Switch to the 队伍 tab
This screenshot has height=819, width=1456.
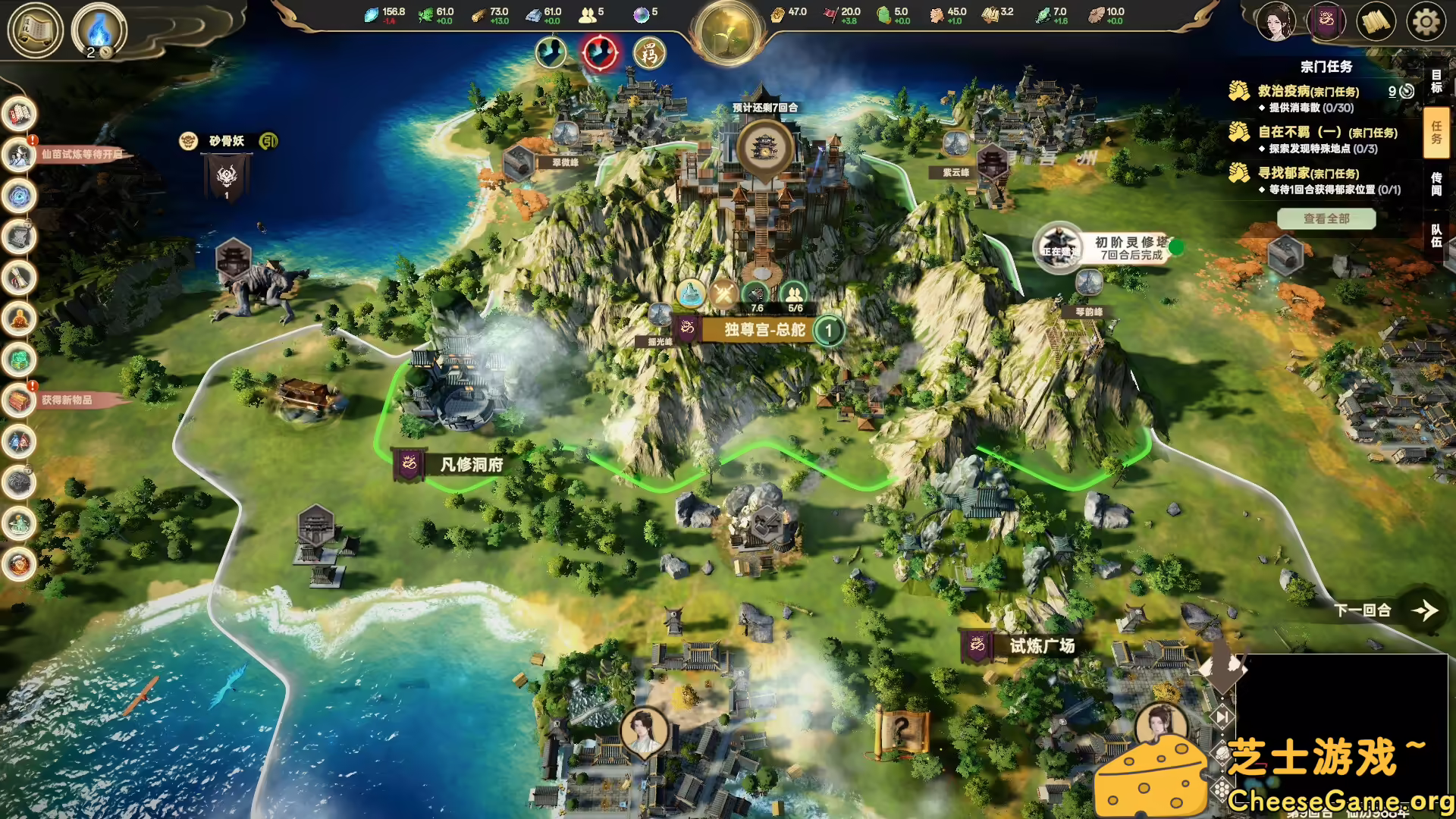pos(1436,237)
